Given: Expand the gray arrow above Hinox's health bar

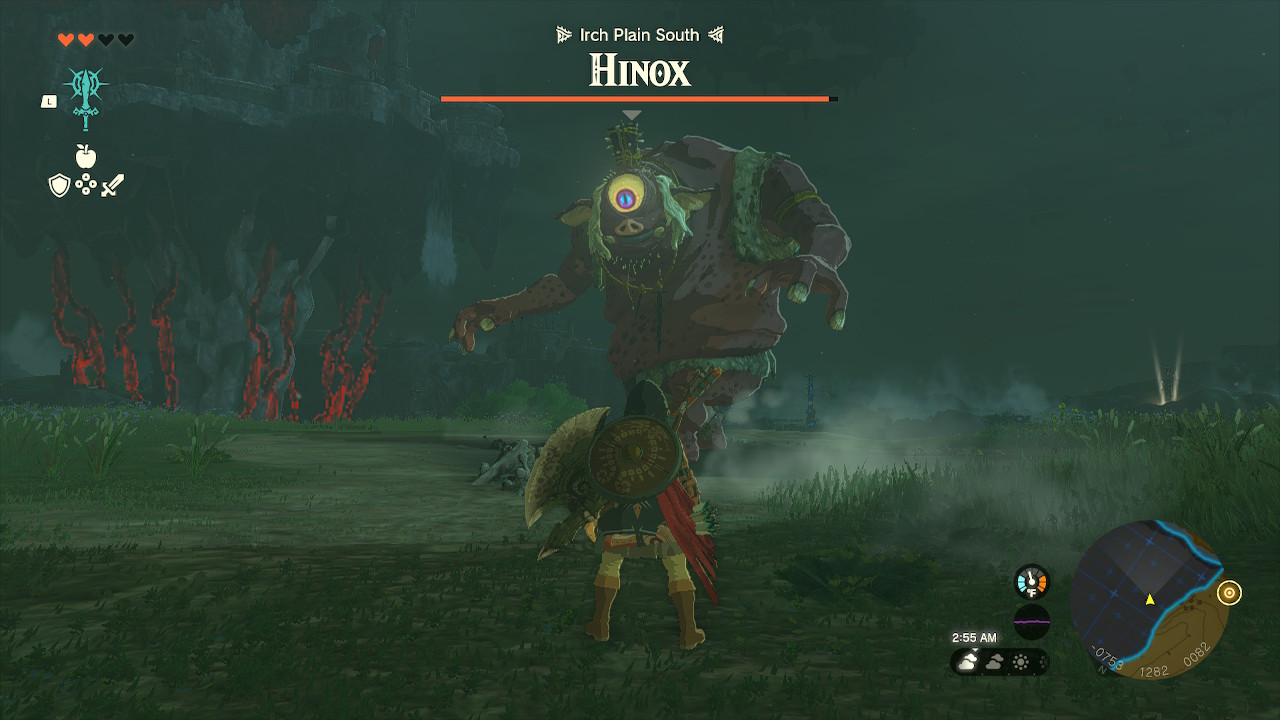Looking at the screenshot, I should pyautogui.click(x=630, y=114).
